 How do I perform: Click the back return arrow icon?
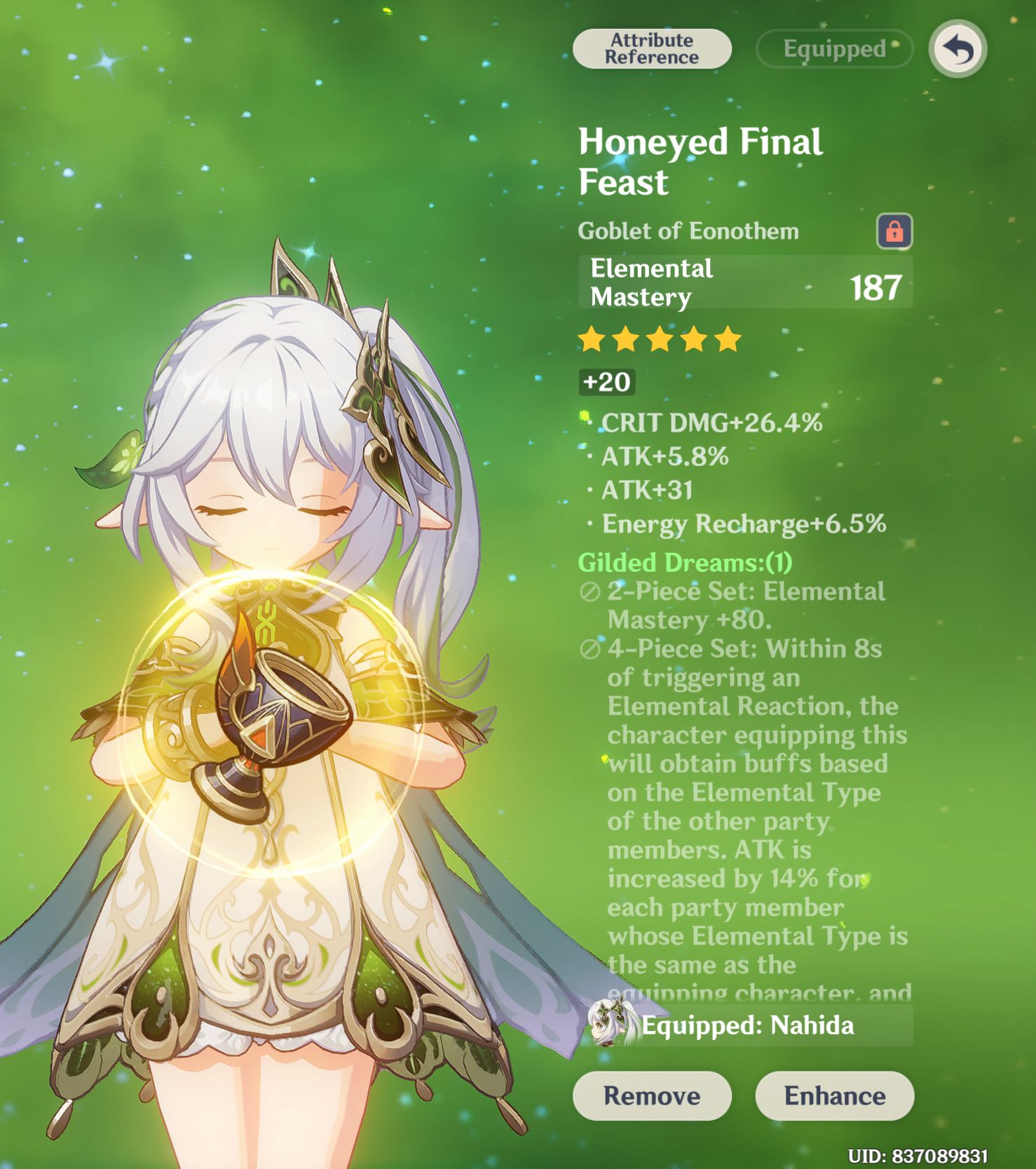point(960,48)
